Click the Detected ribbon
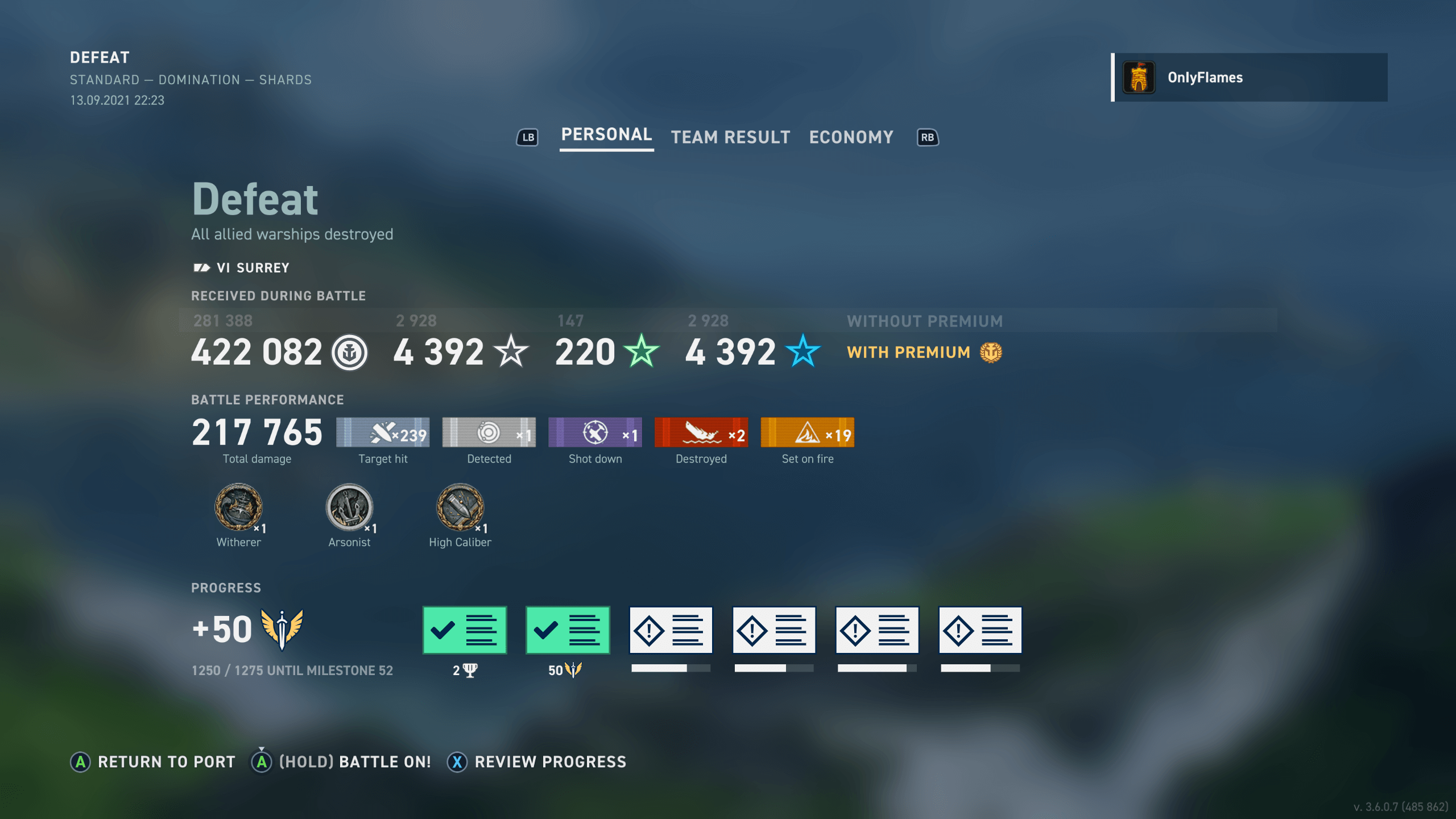The height and width of the screenshot is (819, 1456). tap(489, 432)
